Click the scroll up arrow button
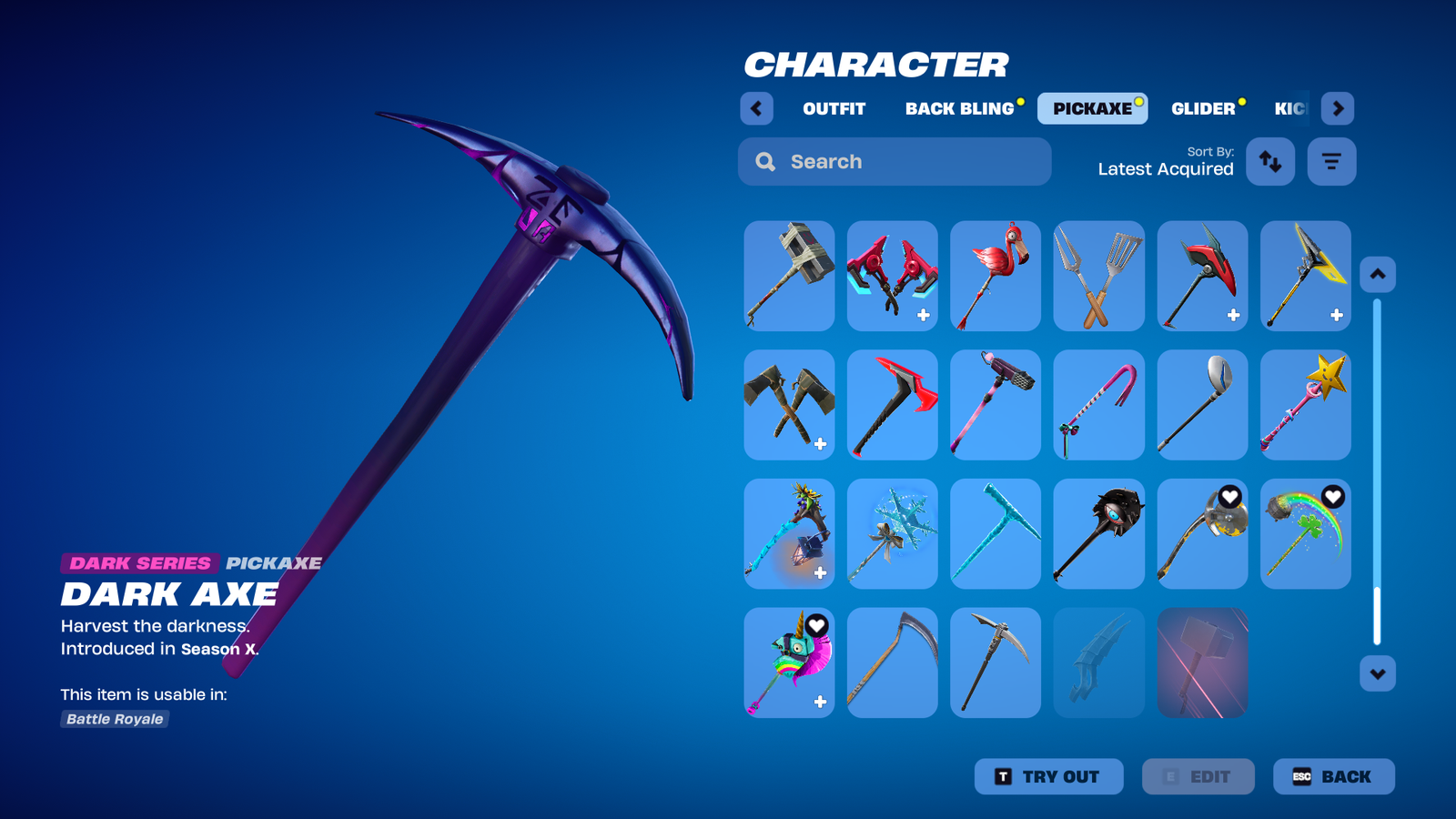This screenshot has width=1456, height=819. (1377, 274)
